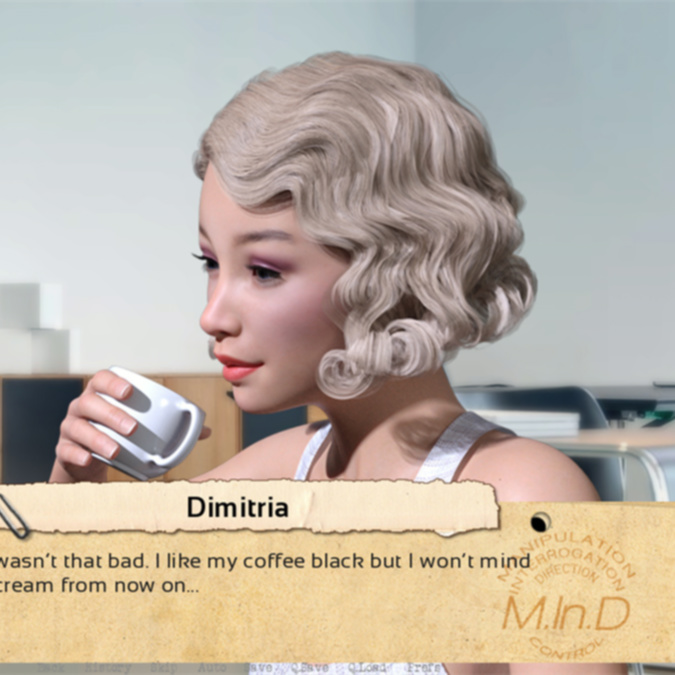Turn on Auto advance mode
Screen dimensions: 675x675
[211, 667]
